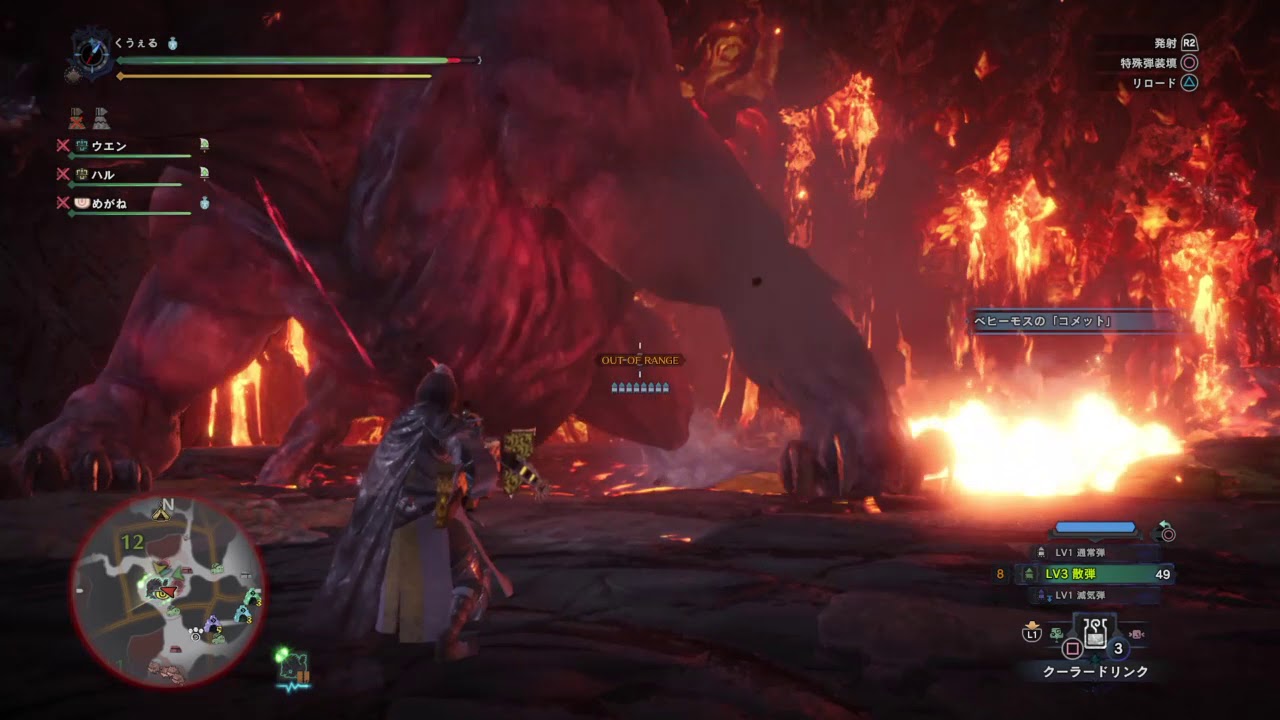The image size is (1280, 720).
Task: Click the green palico tool icon near L1 prompt
Action: tap(1057, 633)
